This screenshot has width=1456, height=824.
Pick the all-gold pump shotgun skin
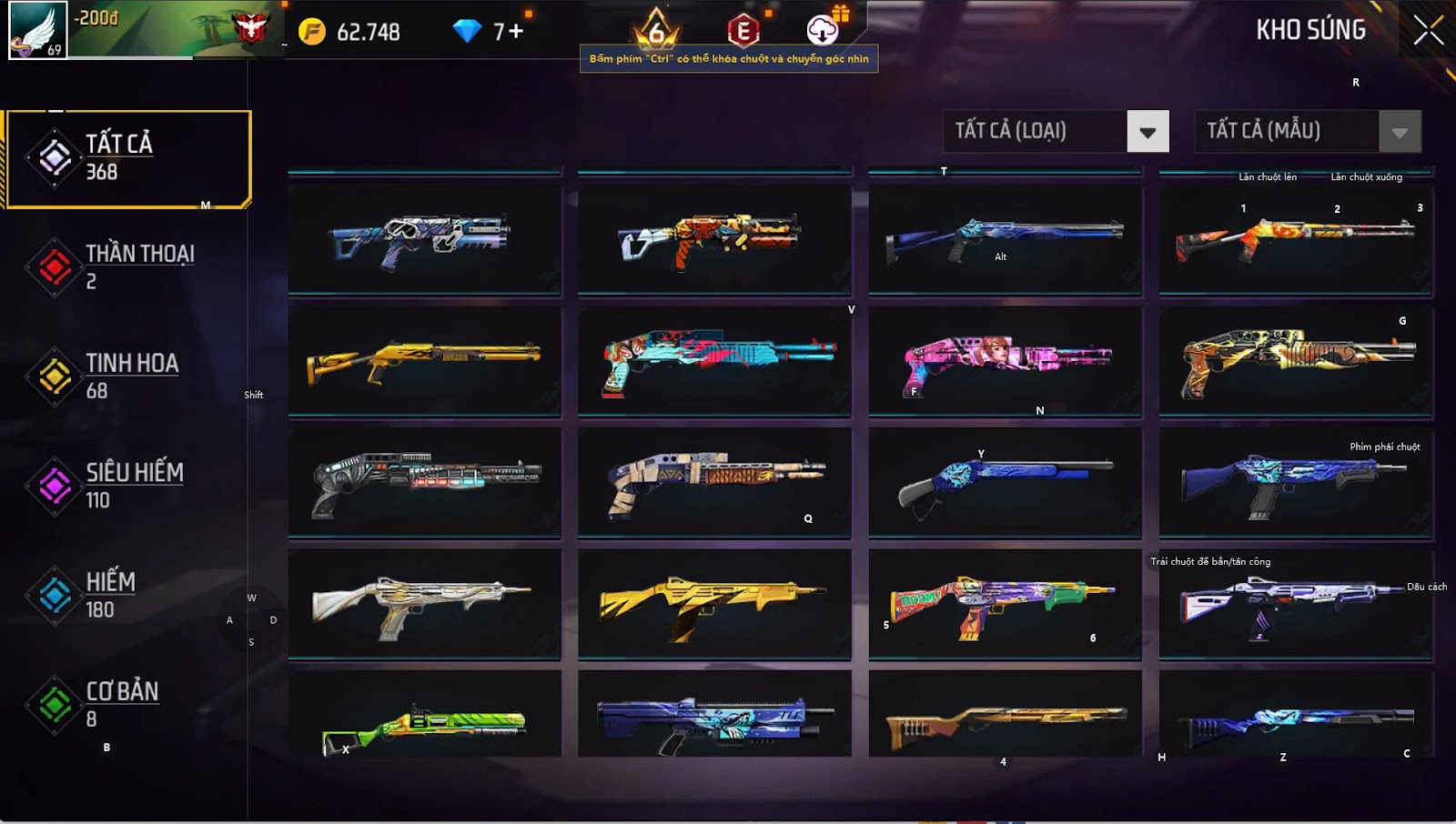[424, 361]
